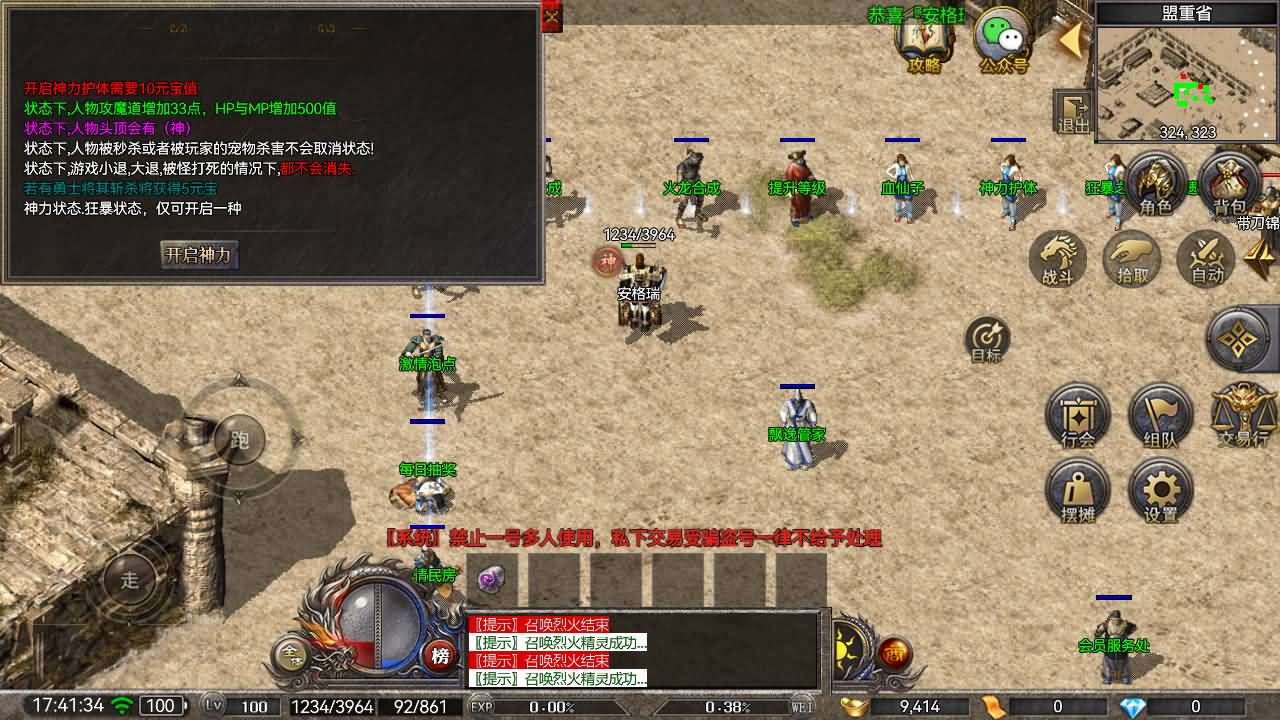Tap the 拾取 pickup button
Image resolution: width=1280 pixels, height=720 pixels.
tap(1132, 260)
